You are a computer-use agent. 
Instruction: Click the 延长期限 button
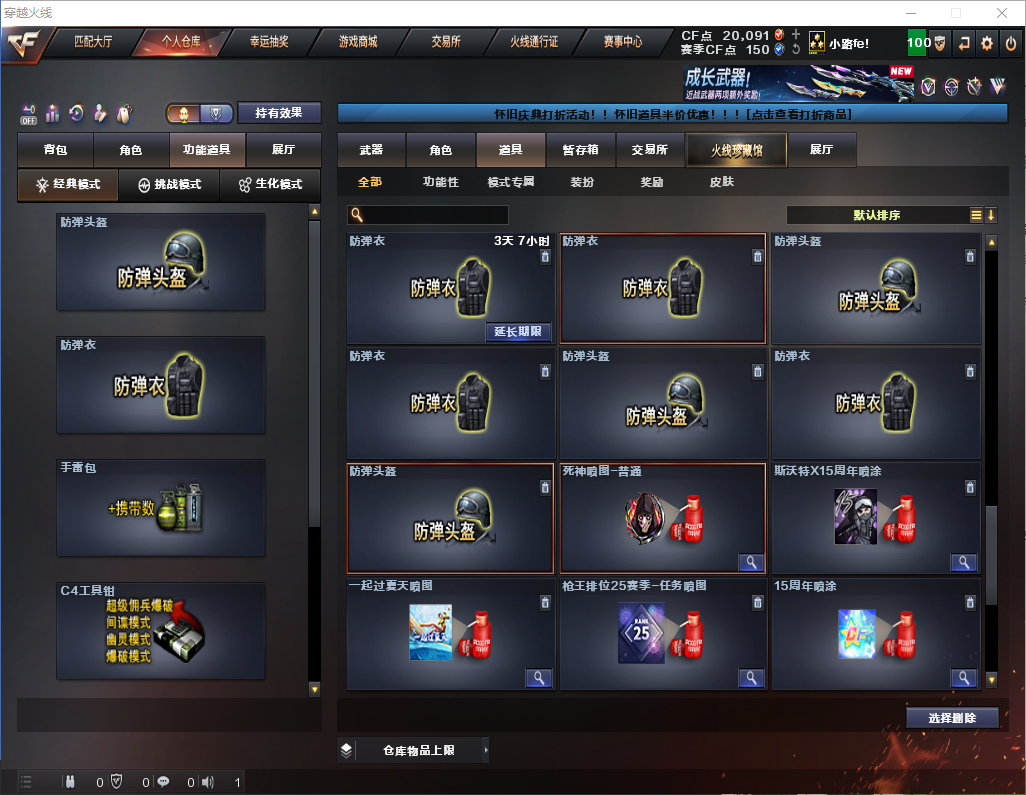click(x=519, y=332)
